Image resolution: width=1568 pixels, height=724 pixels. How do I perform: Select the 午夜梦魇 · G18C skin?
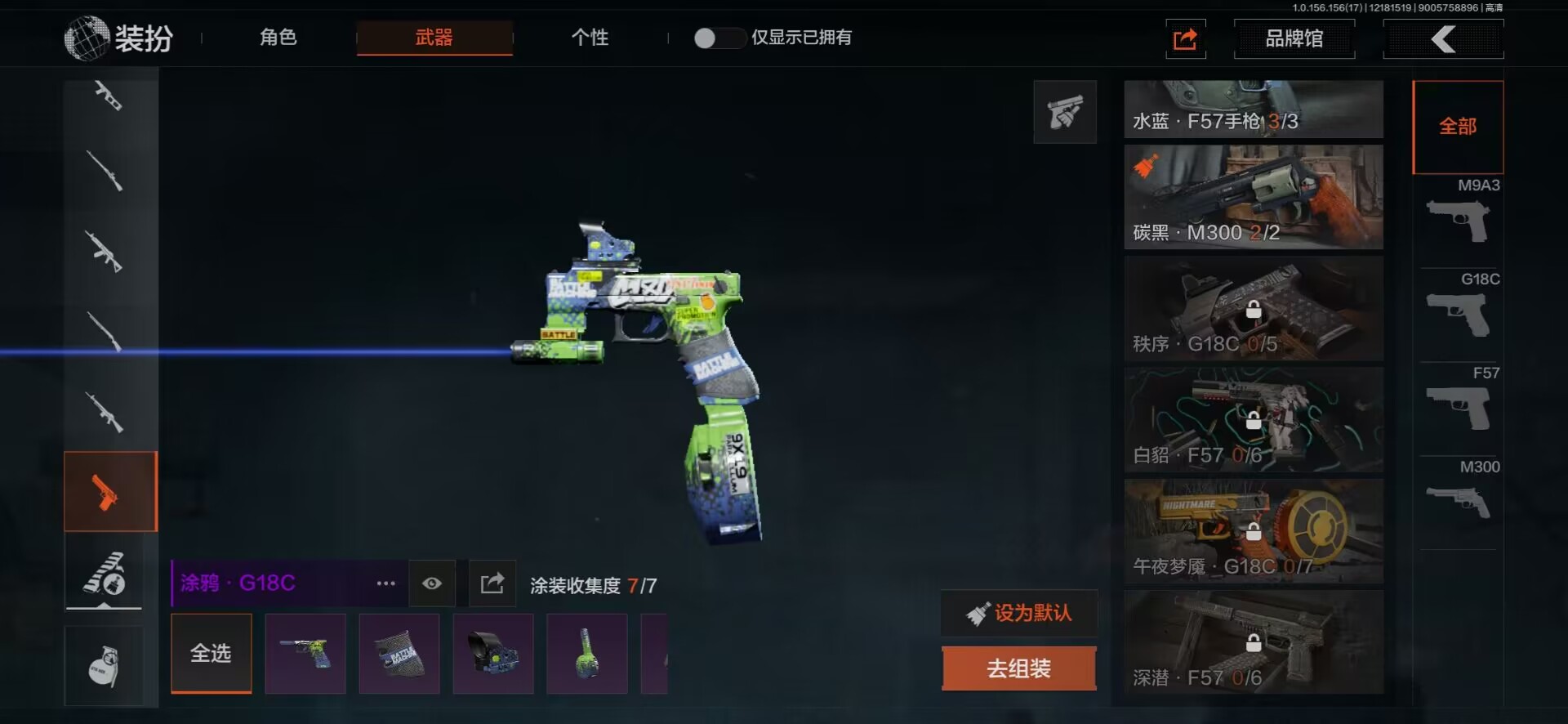point(1254,531)
